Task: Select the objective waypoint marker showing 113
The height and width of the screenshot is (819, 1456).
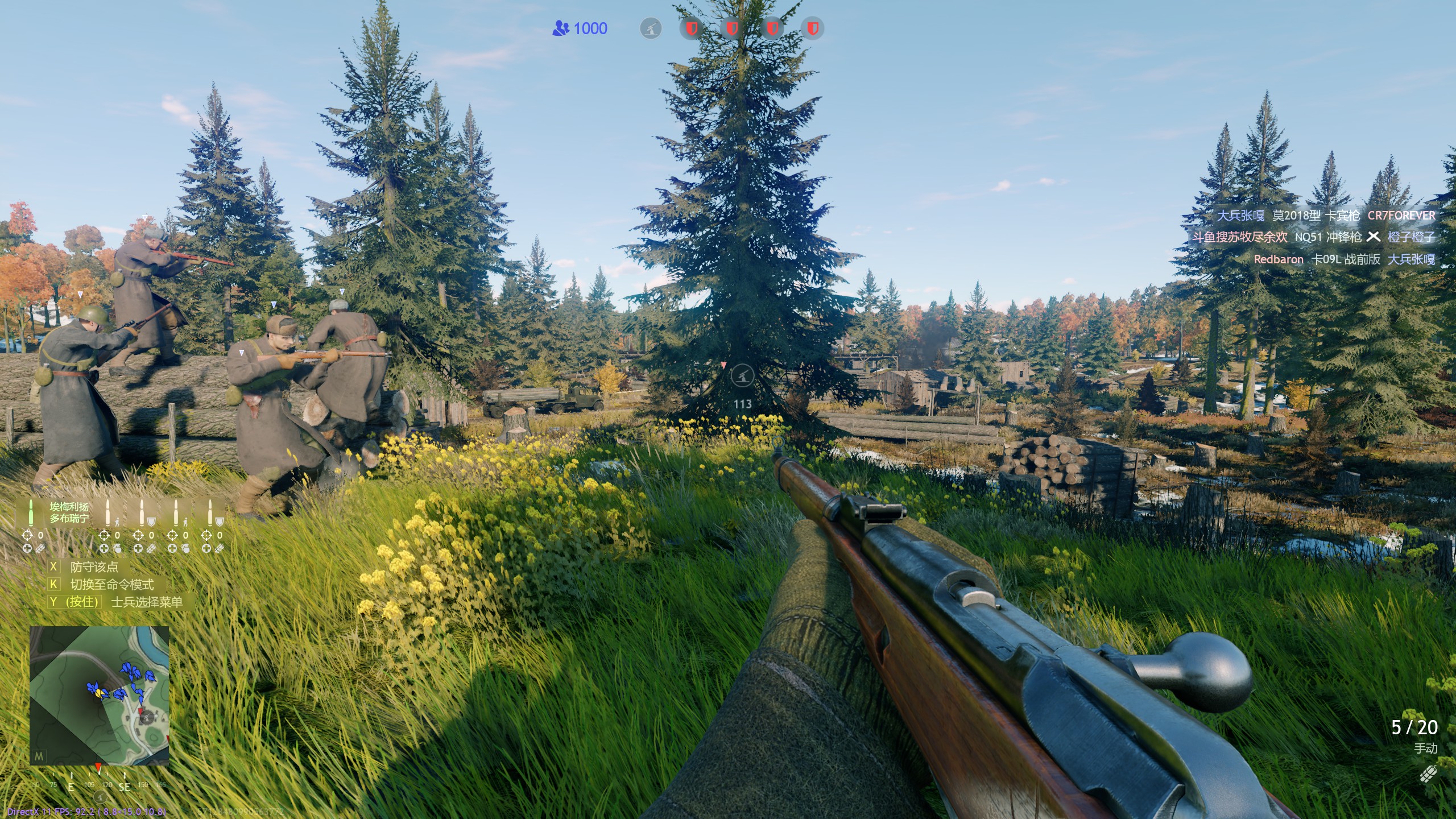Action: 742,376
